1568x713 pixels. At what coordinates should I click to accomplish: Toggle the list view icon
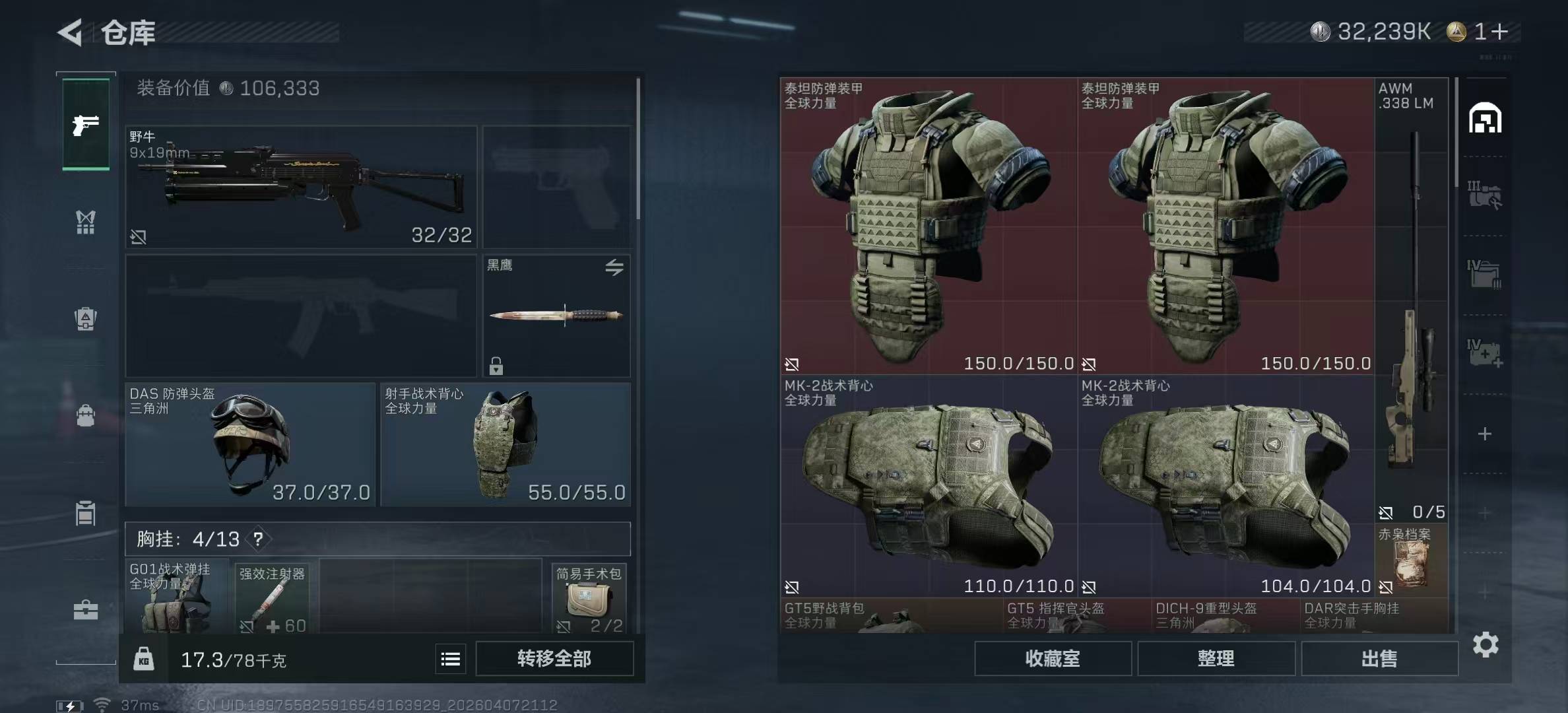(451, 659)
